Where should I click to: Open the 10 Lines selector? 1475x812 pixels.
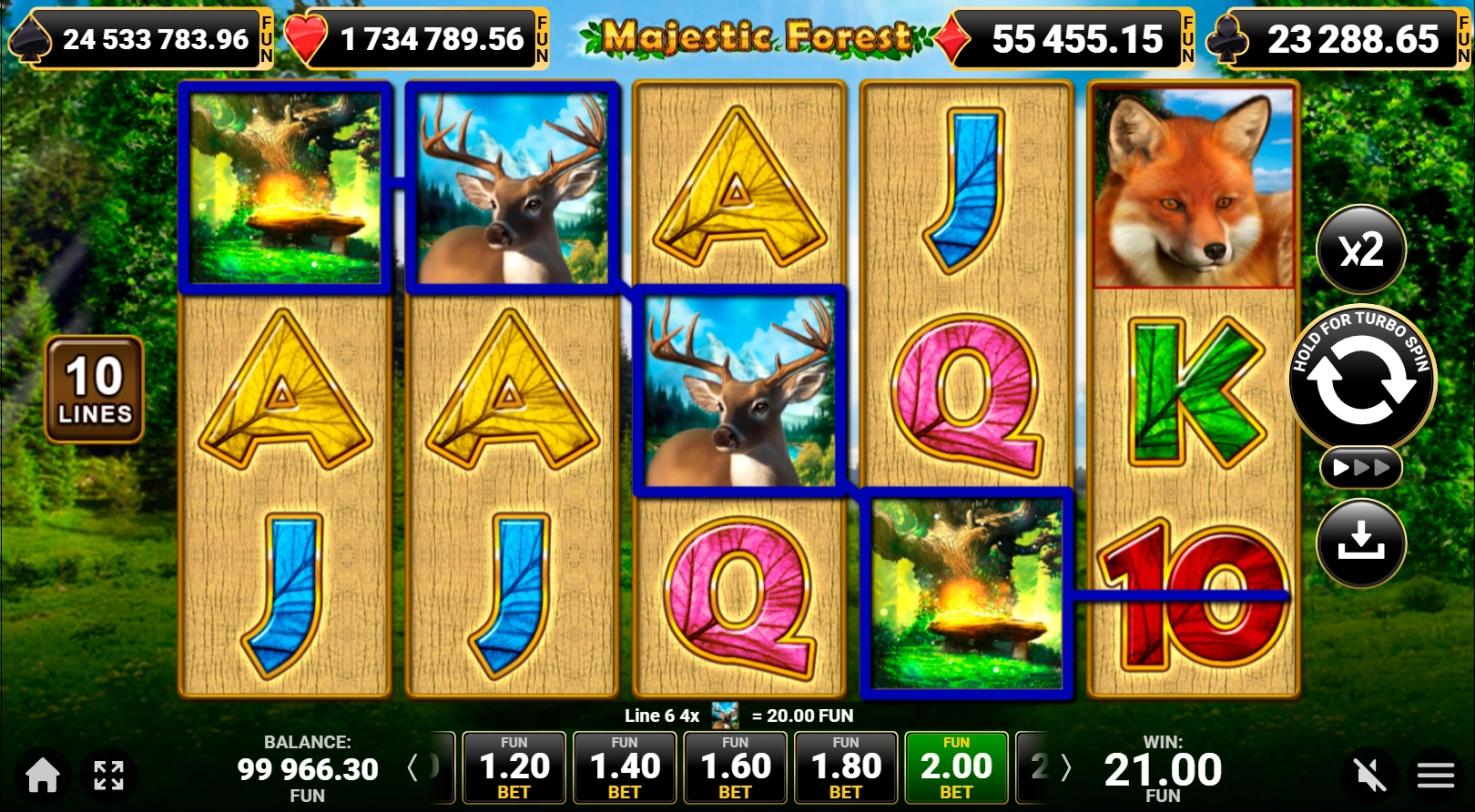pos(95,390)
